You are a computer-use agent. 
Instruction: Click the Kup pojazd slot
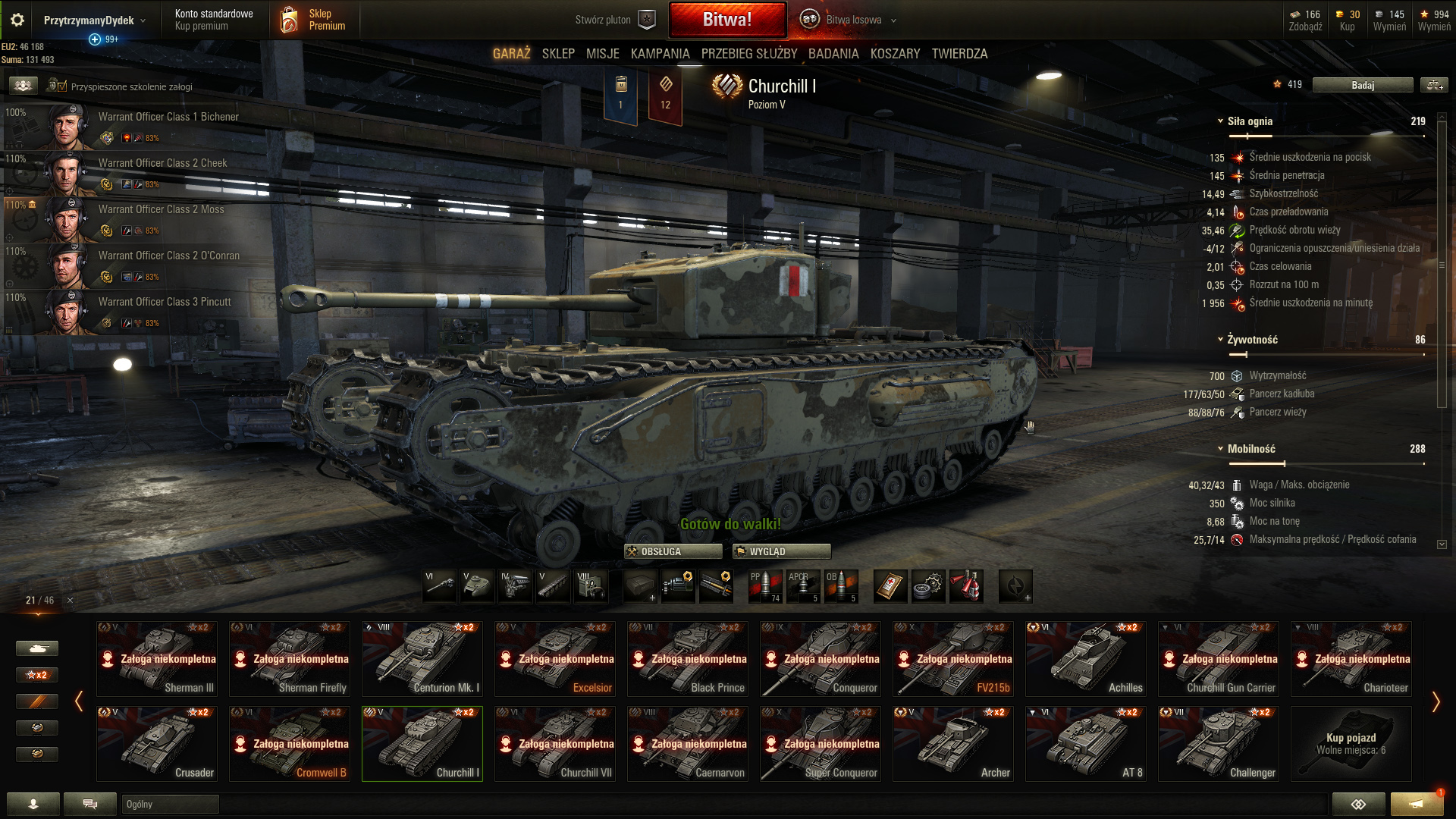click(1351, 743)
